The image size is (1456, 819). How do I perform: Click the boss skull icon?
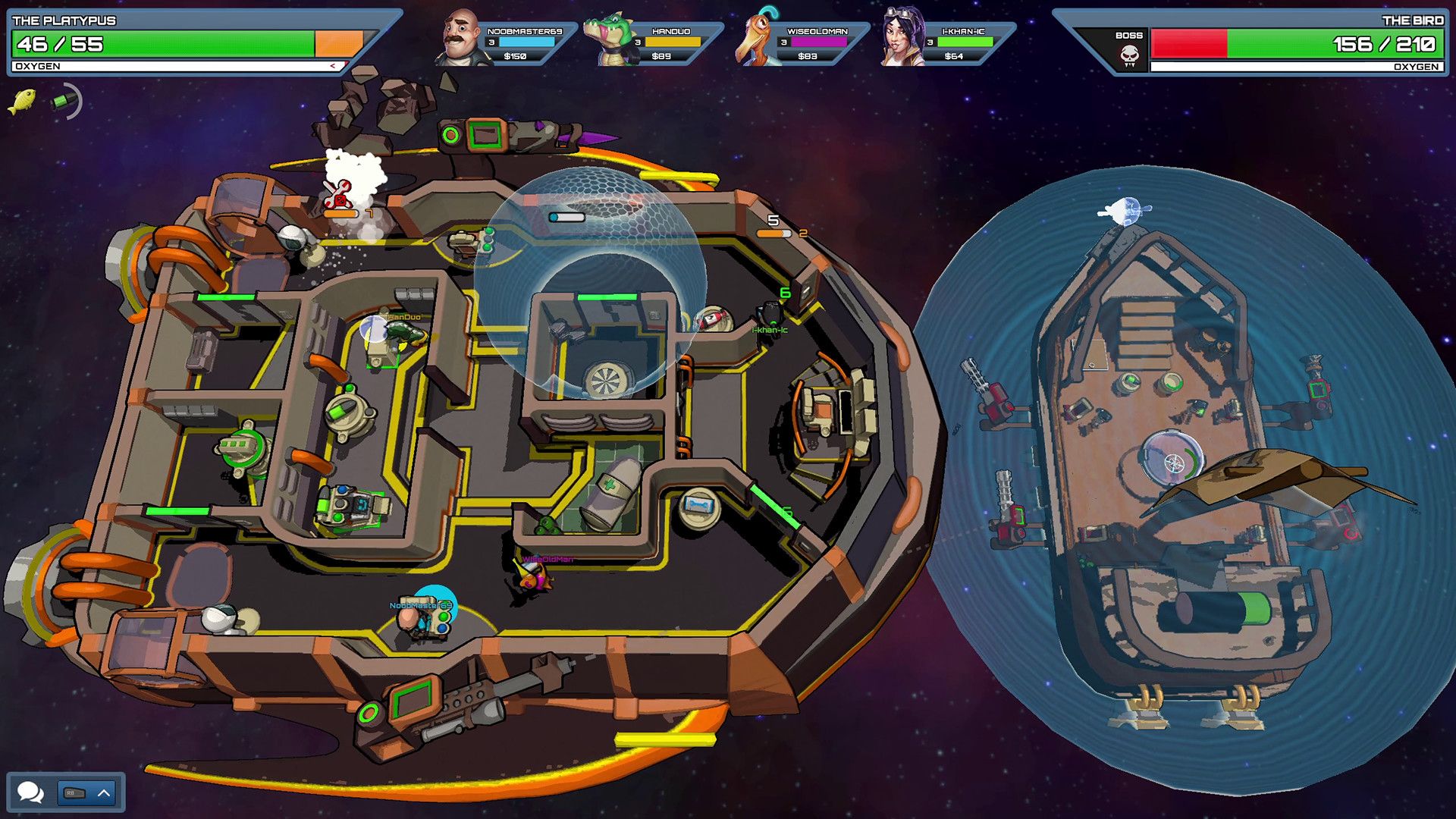1129,55
